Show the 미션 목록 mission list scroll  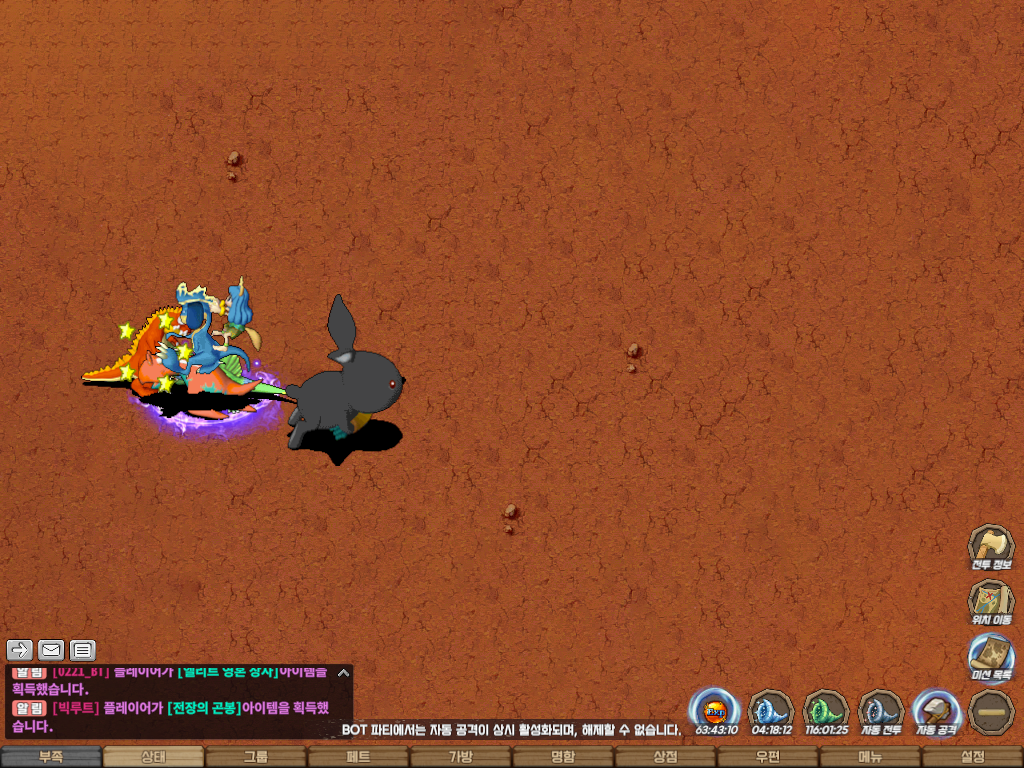click(x=990, y=657)
